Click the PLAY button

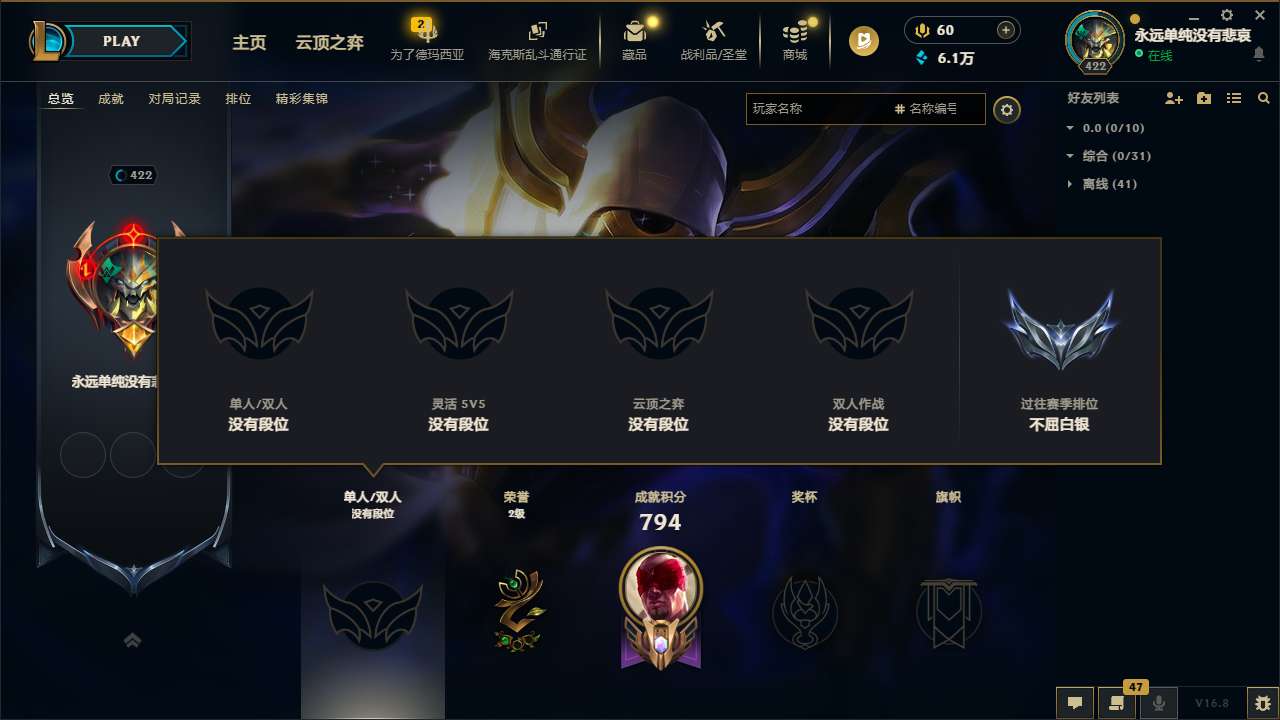tap(122, 41)
